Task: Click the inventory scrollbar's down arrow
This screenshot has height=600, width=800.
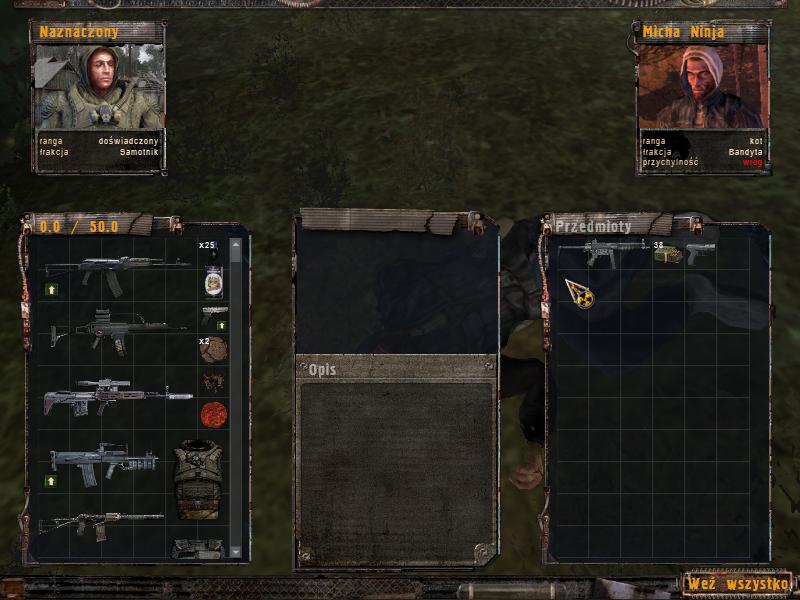Action: click(236, 551)
